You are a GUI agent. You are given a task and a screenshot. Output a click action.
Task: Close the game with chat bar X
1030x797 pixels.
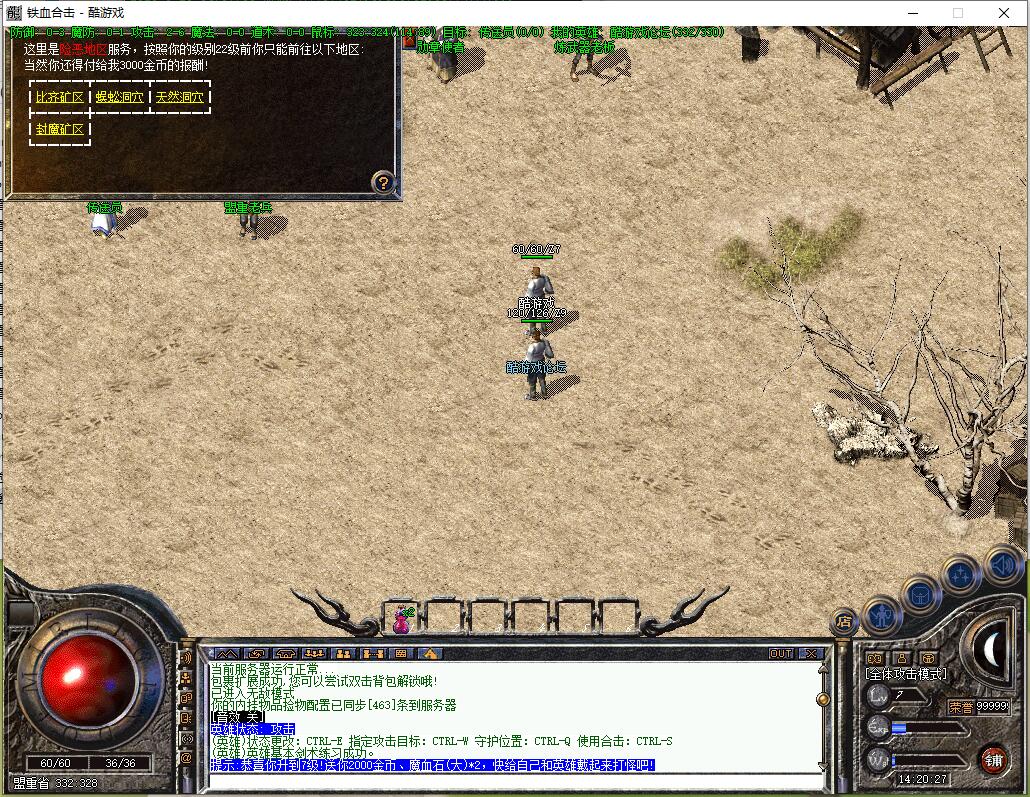811,654
